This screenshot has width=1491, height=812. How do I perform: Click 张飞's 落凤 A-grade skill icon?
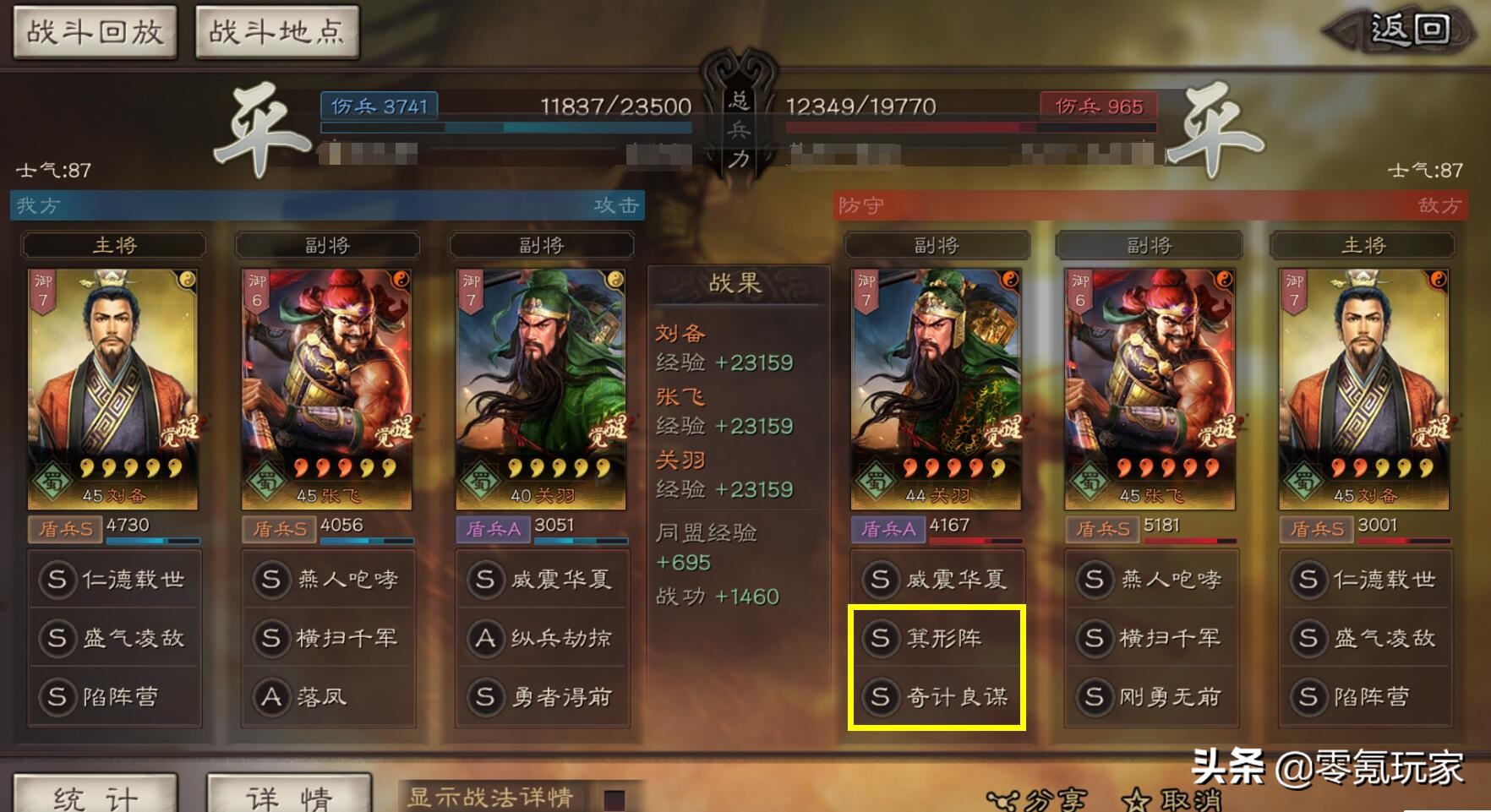(x=272, y=697)
